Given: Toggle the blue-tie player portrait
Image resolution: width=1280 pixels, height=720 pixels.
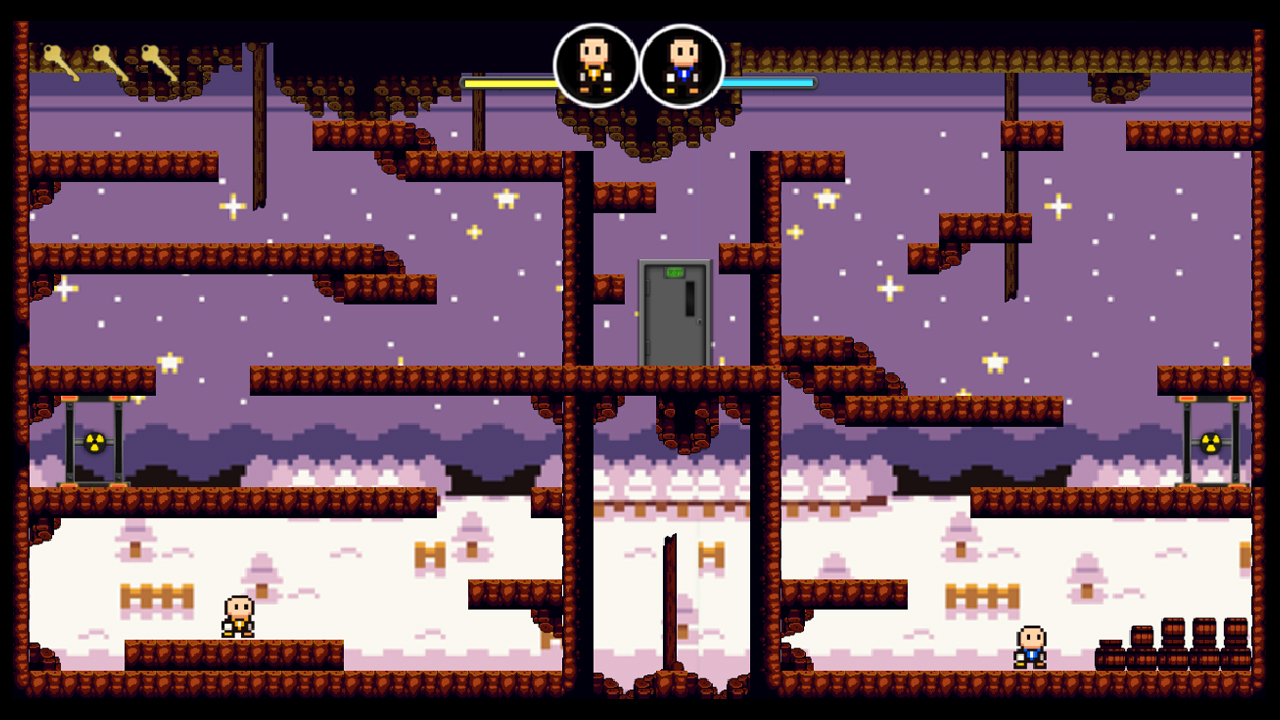Looking at the screenshot, I should (x=682, y=65).
